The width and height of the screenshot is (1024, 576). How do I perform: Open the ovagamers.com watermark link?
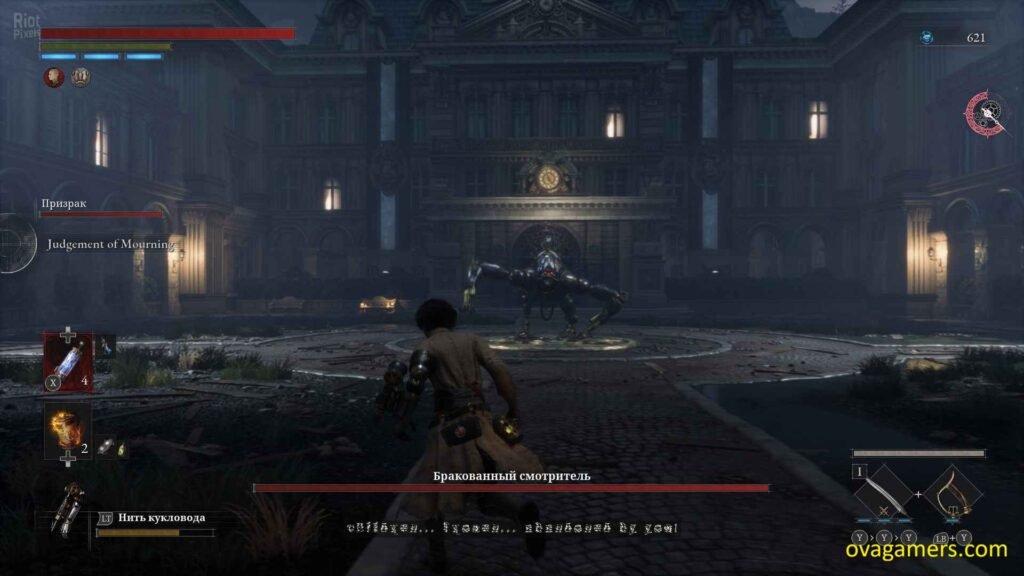929,549
